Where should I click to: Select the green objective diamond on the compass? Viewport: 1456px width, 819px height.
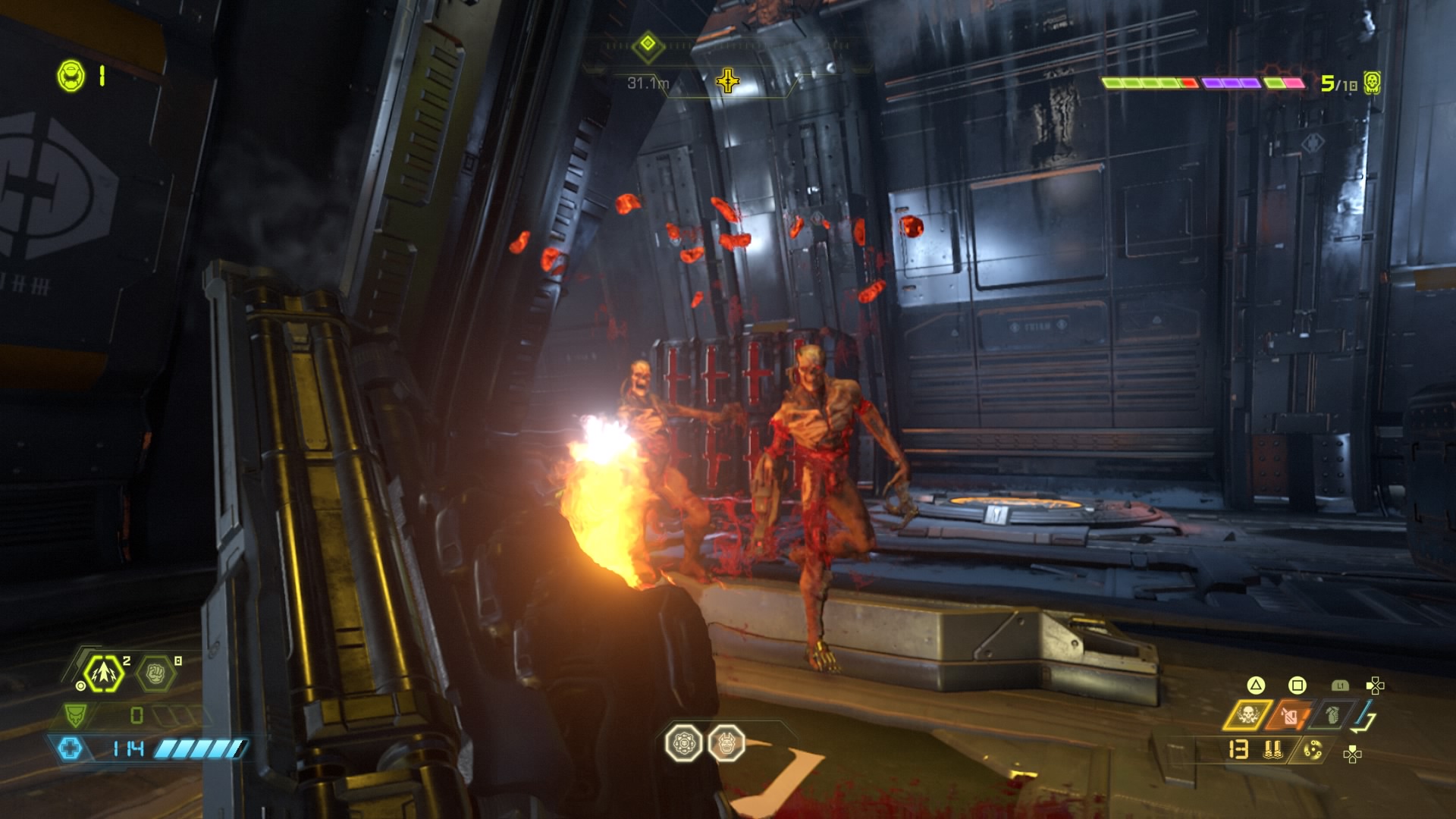648,44
